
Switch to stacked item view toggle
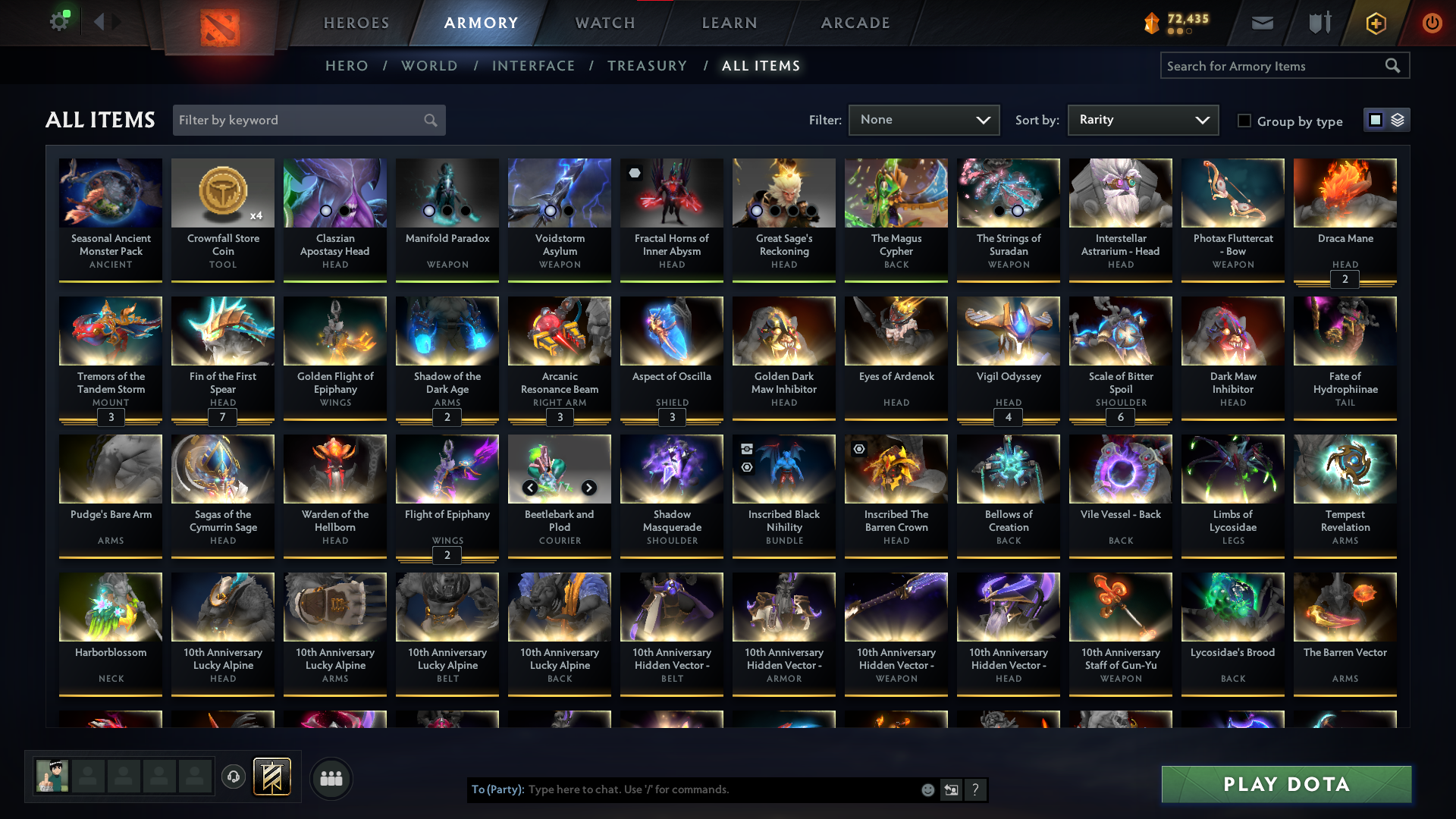click(x=1398, y=120)
